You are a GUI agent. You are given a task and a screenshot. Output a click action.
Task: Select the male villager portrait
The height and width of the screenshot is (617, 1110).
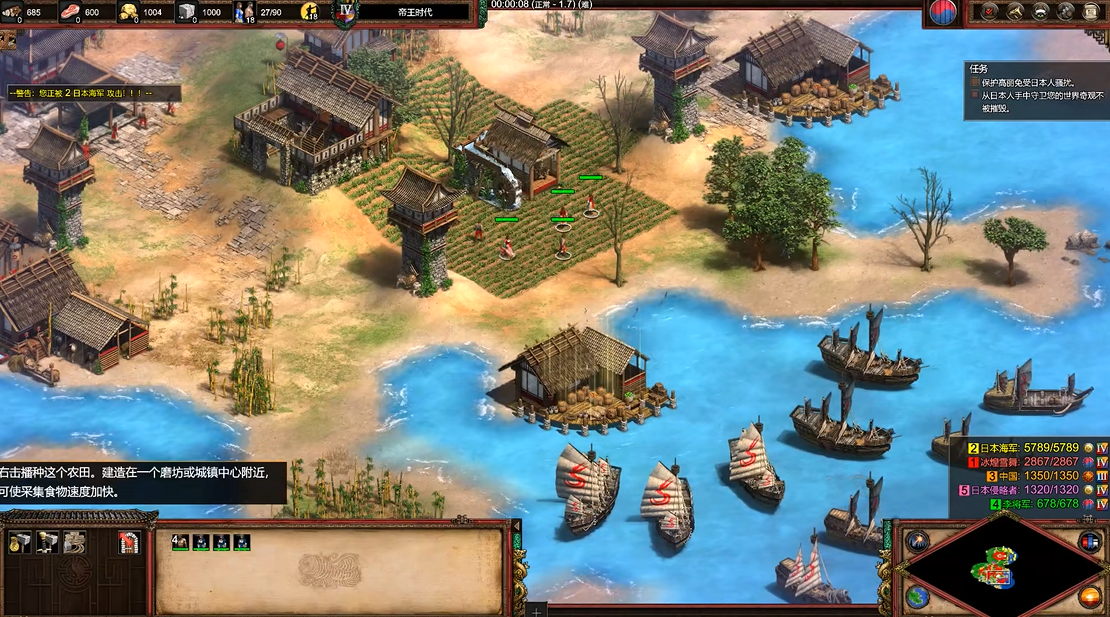(180, 542)
